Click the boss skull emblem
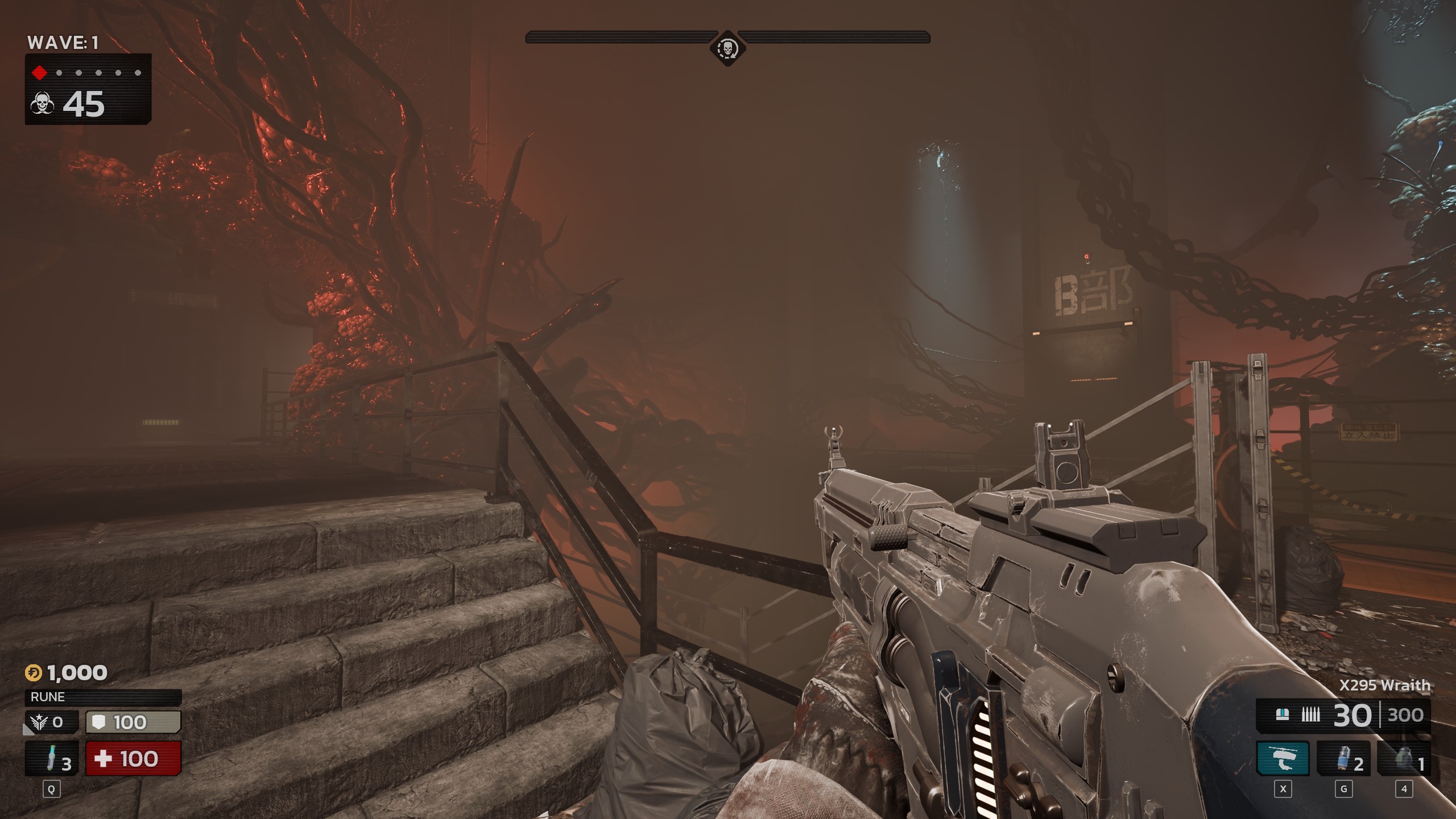This screenshot has height=819, width=1456. [727, 48]
